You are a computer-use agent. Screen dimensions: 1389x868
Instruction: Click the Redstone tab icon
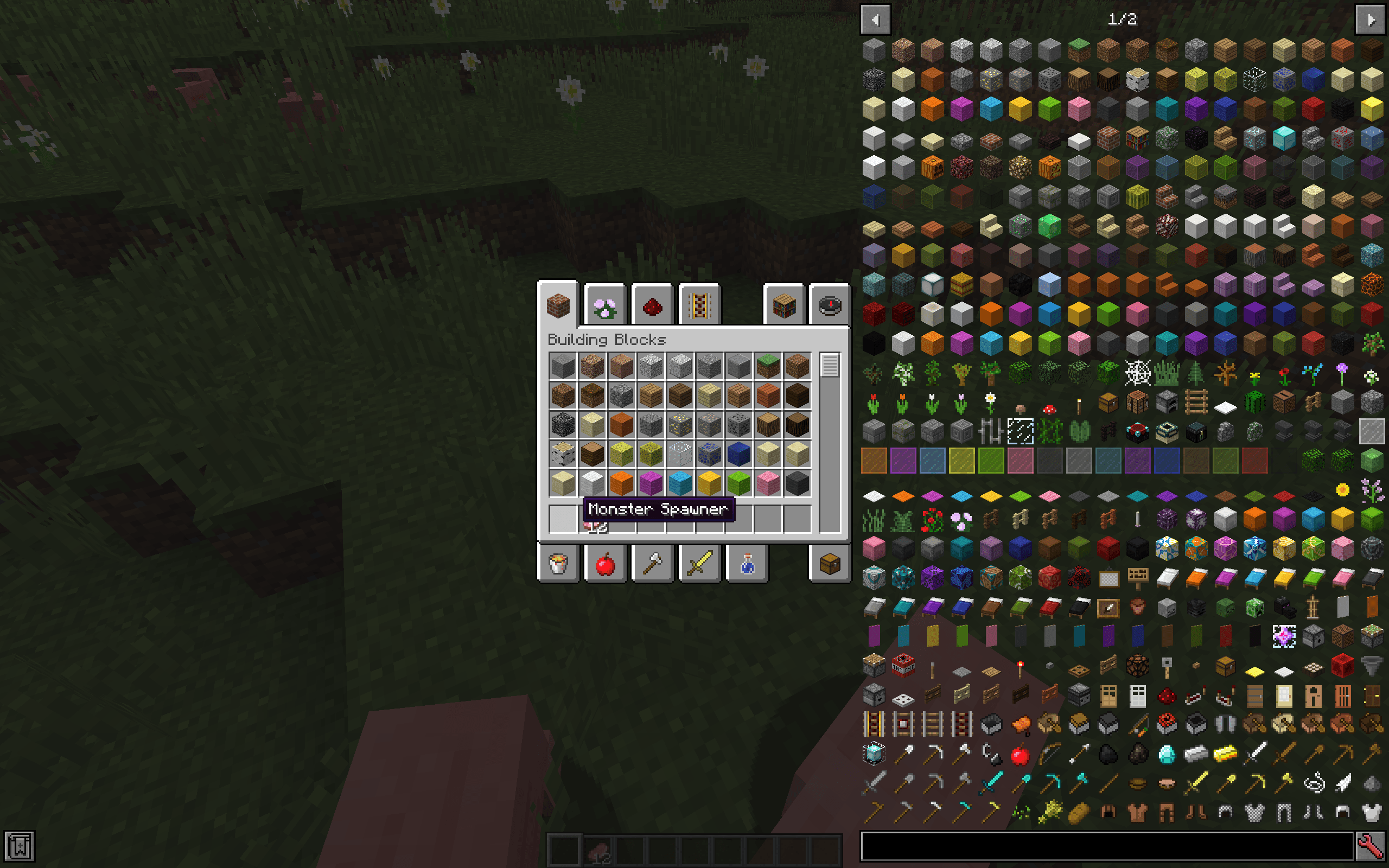[x=653, y=306]
